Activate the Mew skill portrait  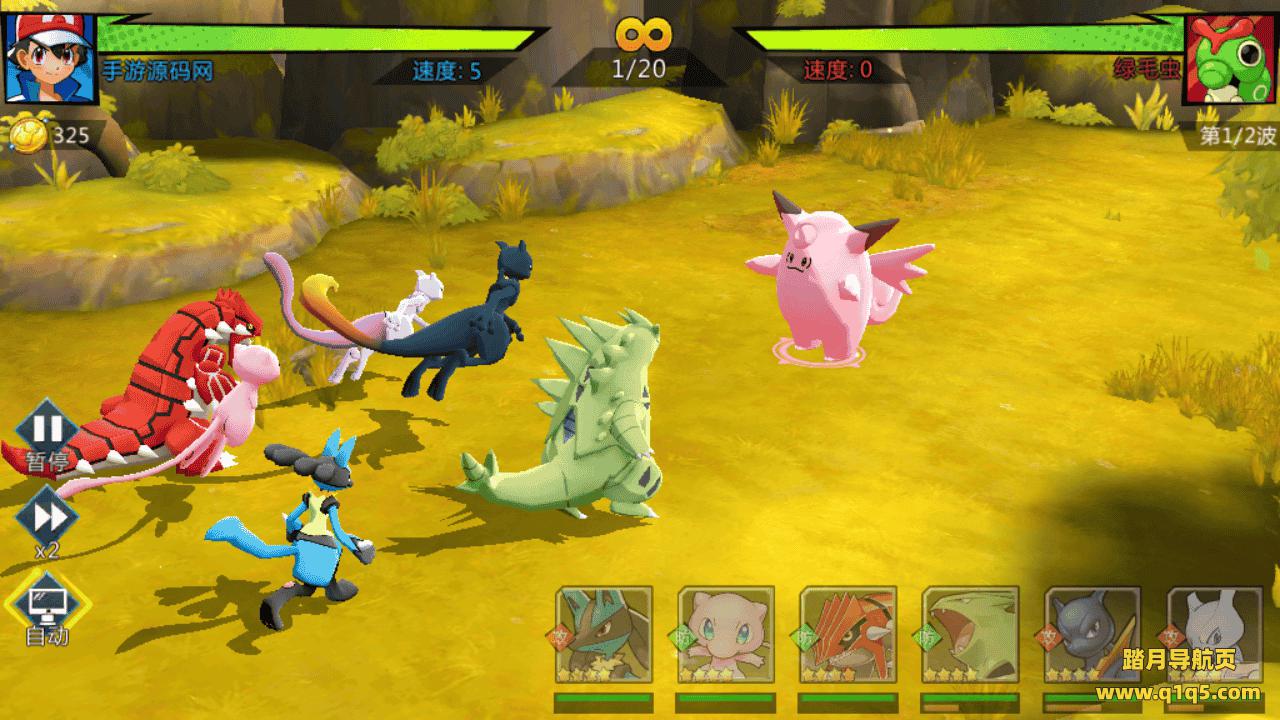(726, 636)
